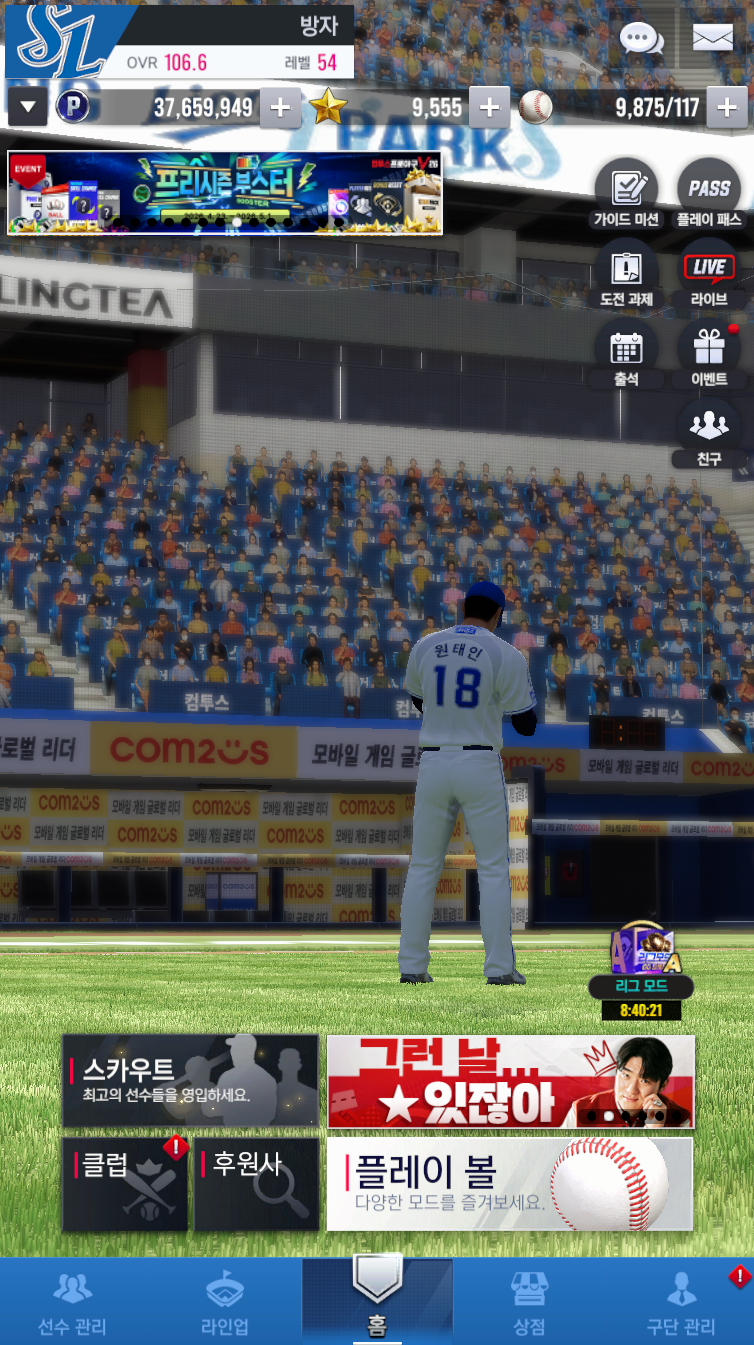Open the 가이드 미션 guide missions
Screen dimensions: 754x1345
click(626, 194)
